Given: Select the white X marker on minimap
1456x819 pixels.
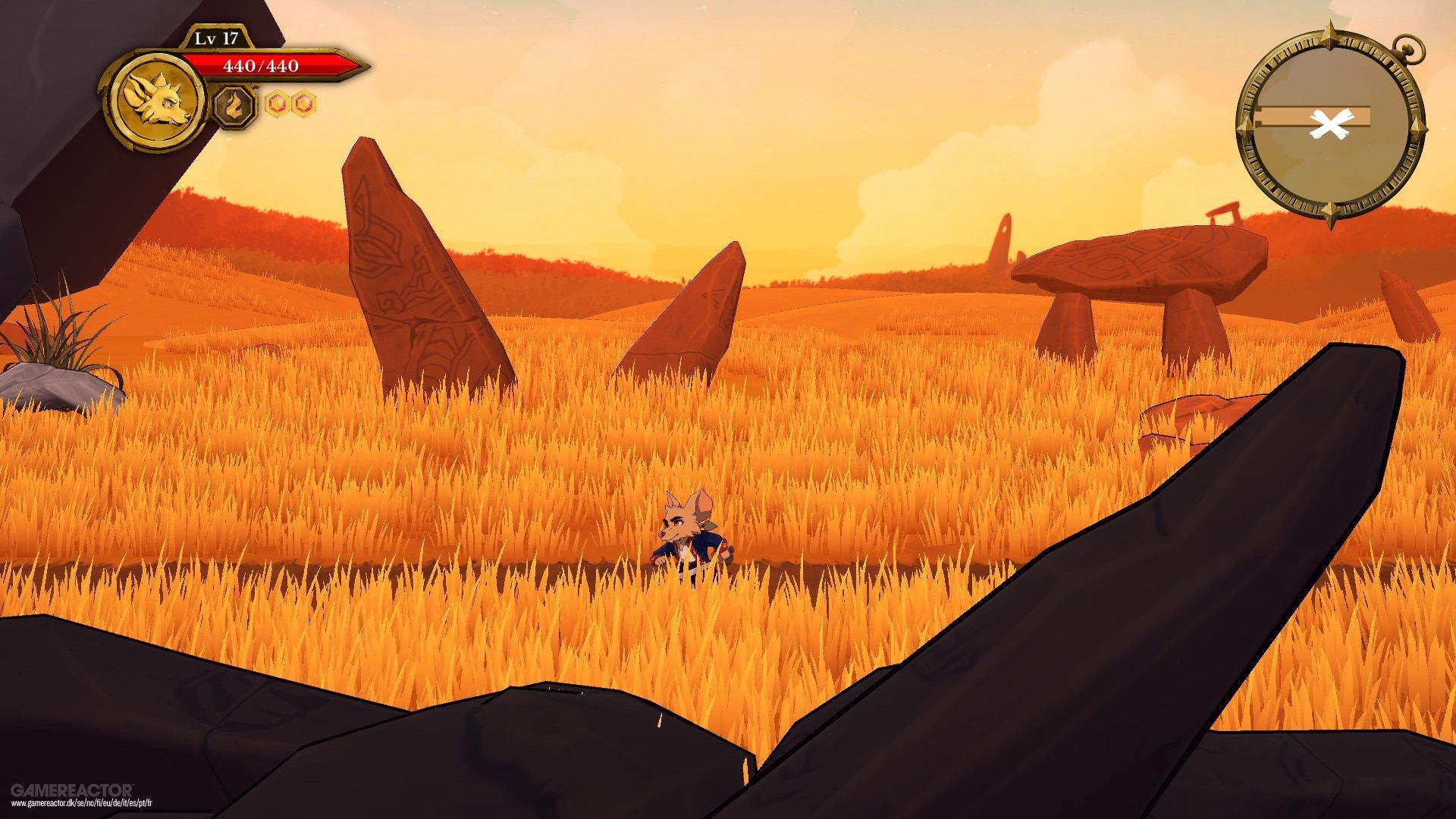Looking at the screenshot, I should point(1331,125).
